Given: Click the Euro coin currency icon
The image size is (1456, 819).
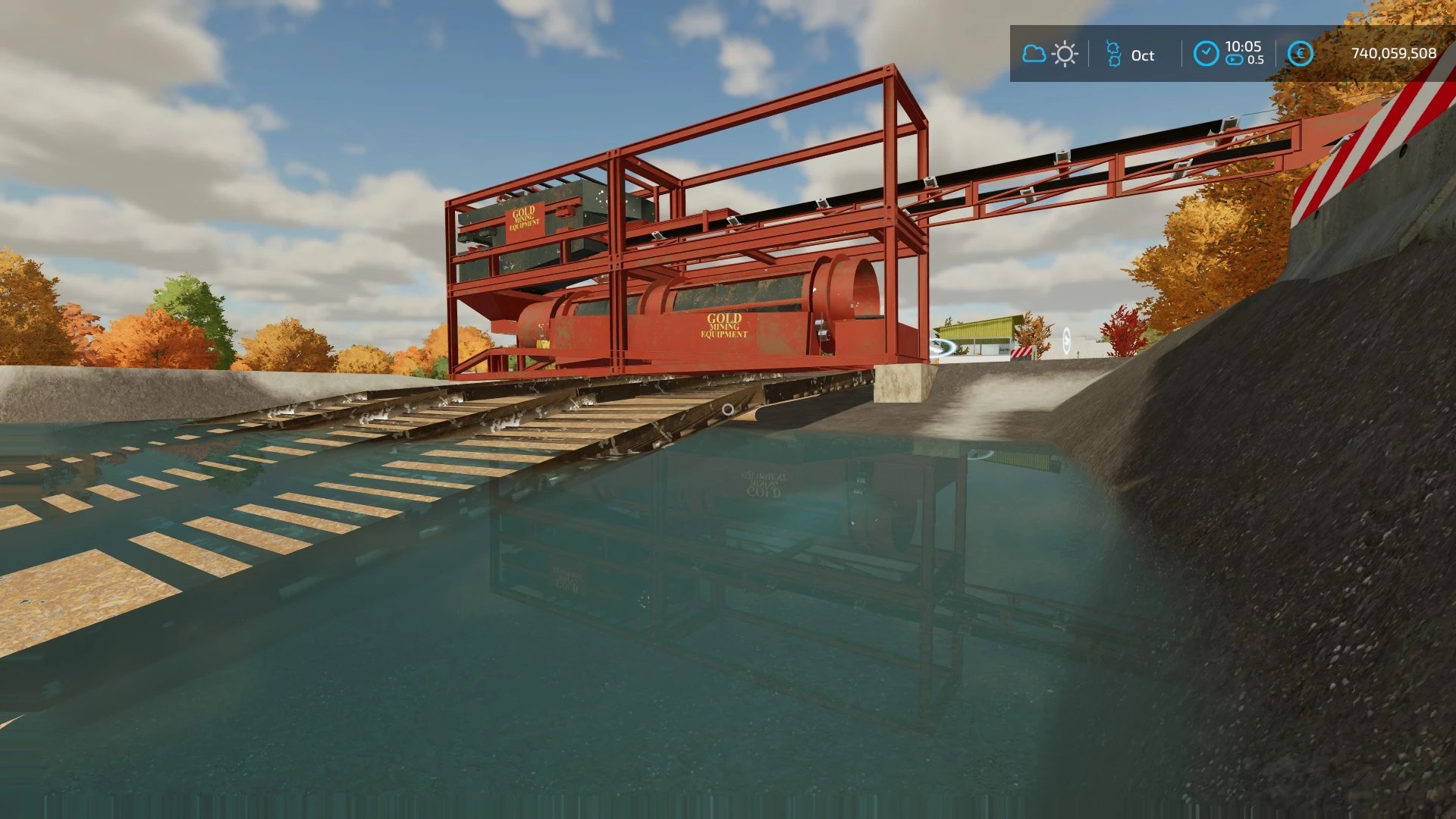Looking at the screenshot, I should point(1301,52).
